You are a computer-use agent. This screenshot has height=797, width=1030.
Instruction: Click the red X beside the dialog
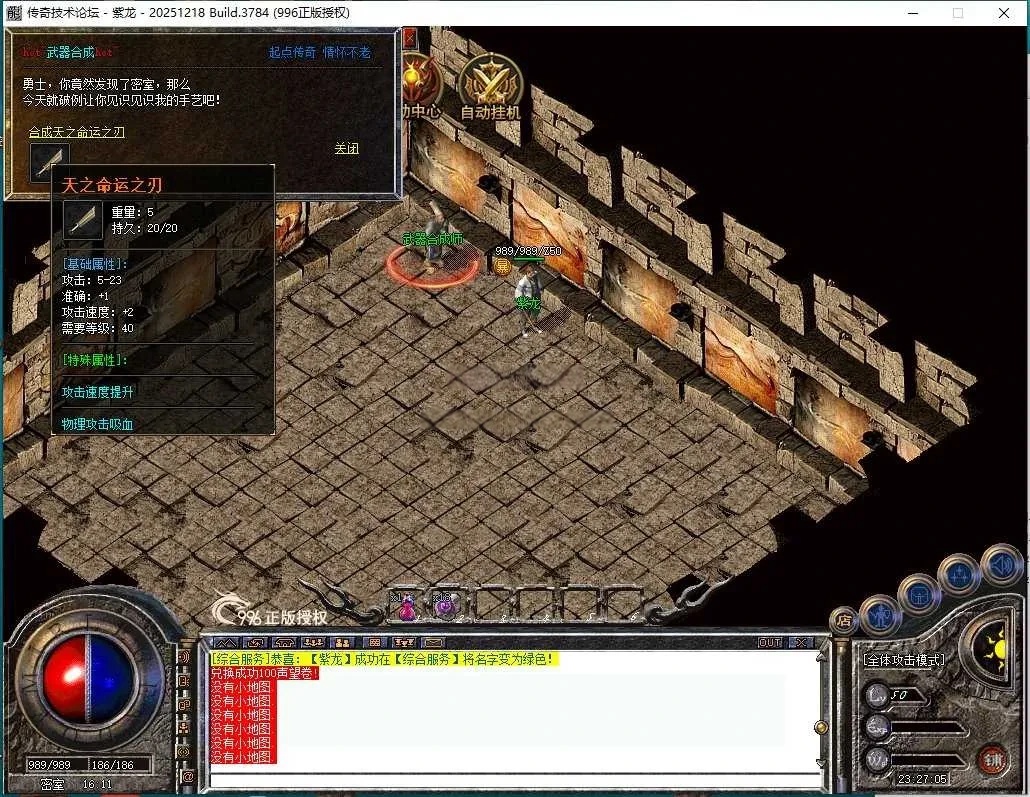tap(409, 38)
